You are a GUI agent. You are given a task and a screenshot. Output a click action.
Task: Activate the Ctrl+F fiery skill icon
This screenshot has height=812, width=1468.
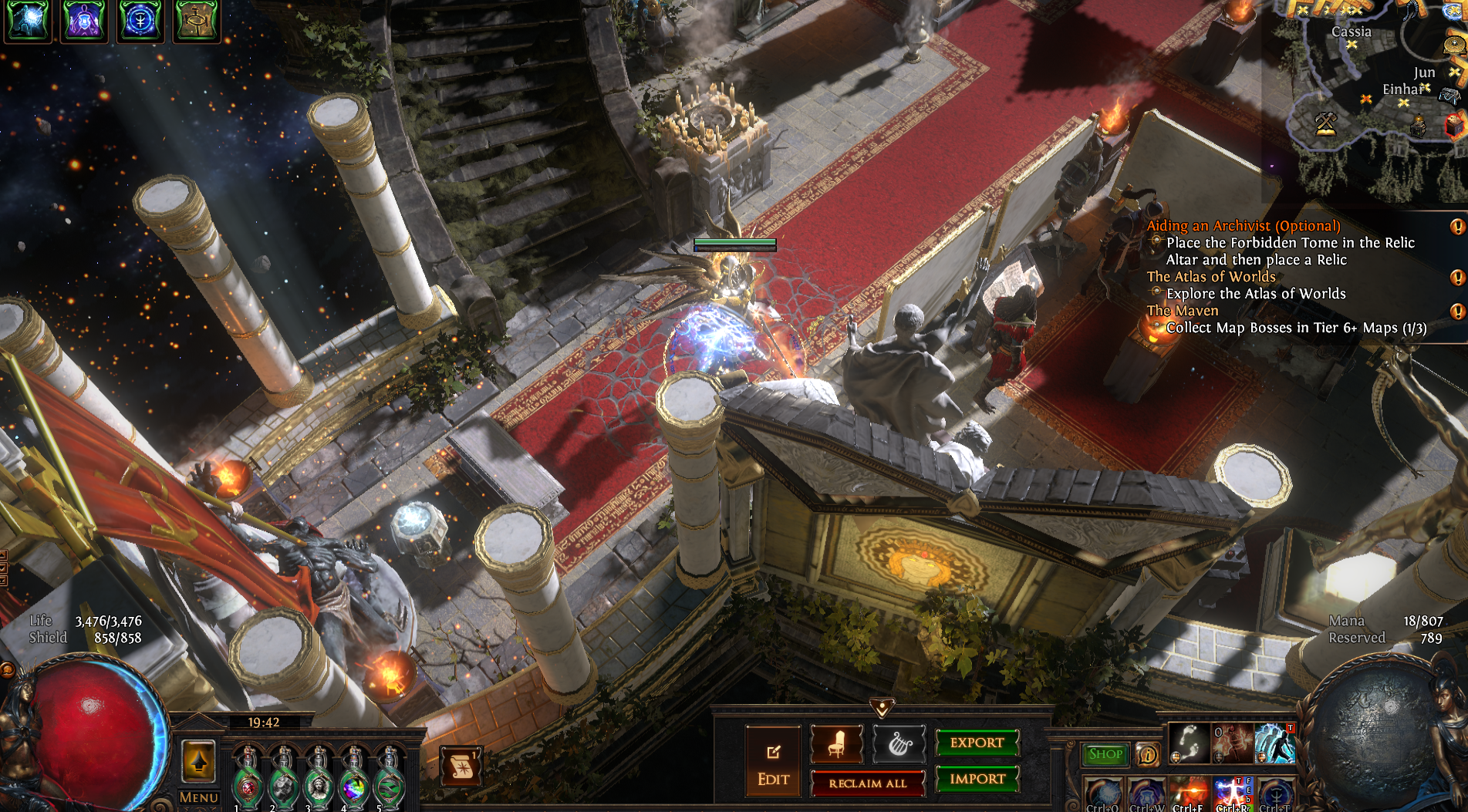1189,794
